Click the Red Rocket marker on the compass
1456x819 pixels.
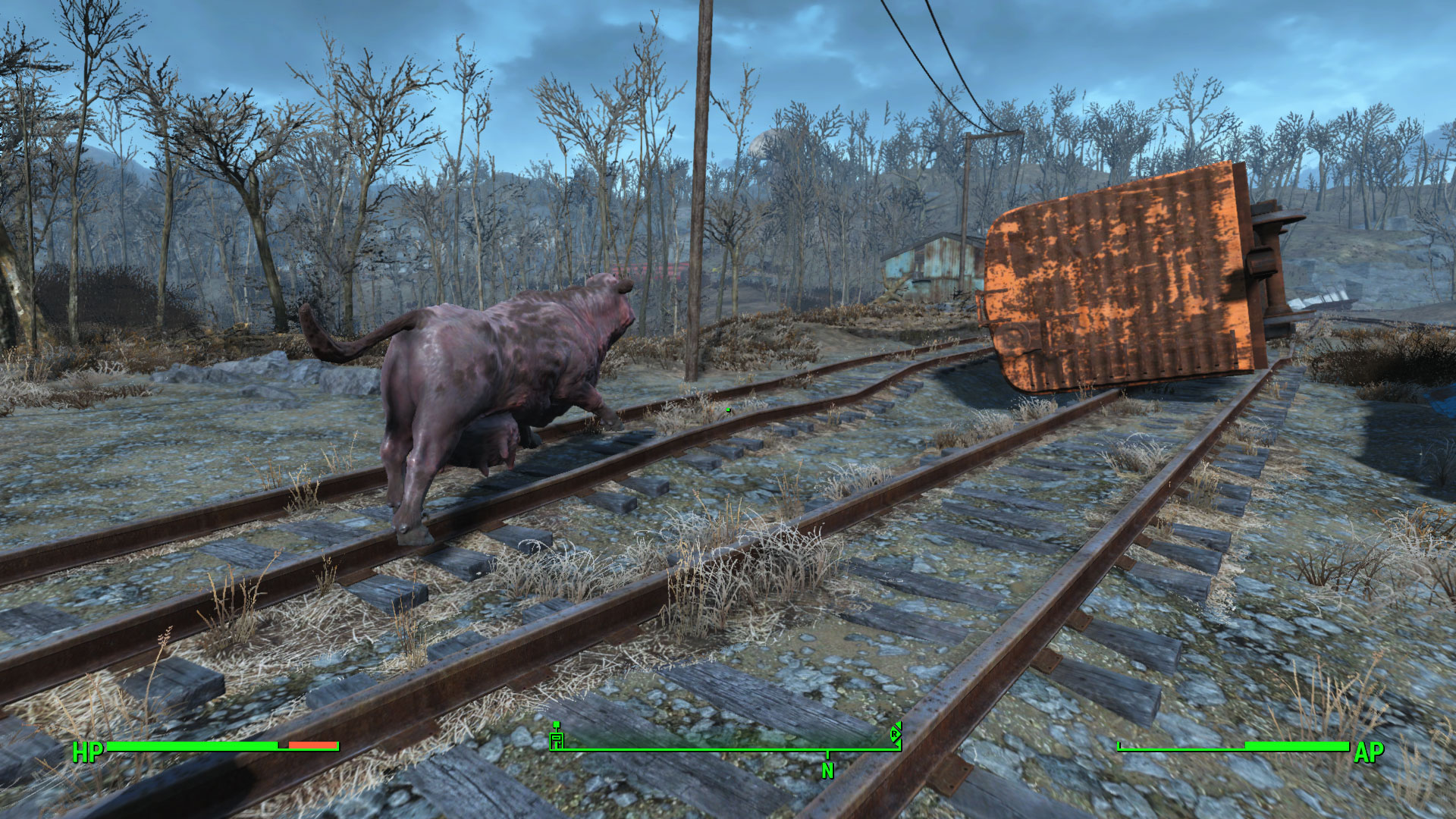click(895, 733)
